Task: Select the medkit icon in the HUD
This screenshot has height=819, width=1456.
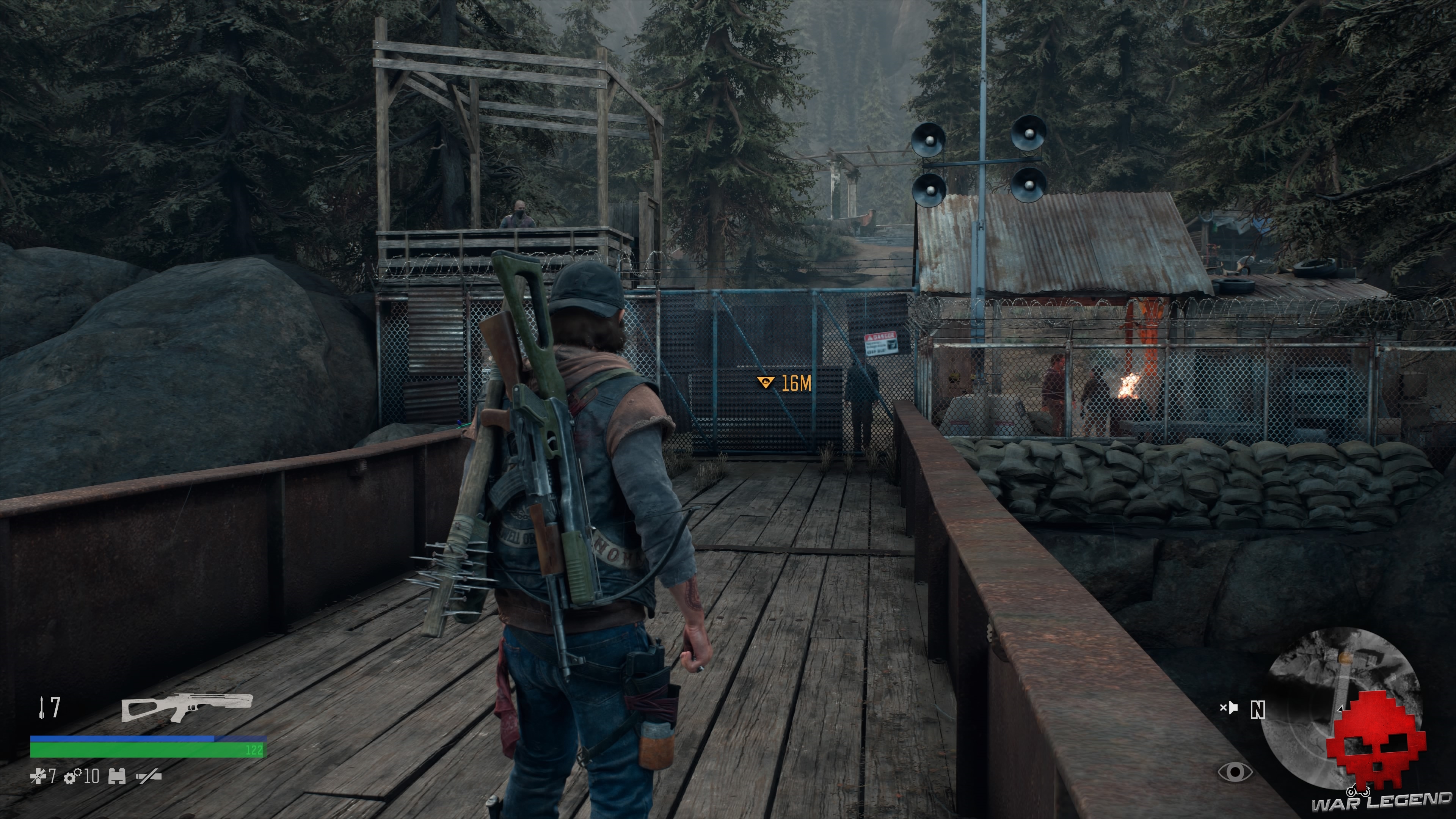Action: click(x=38, y=776)
